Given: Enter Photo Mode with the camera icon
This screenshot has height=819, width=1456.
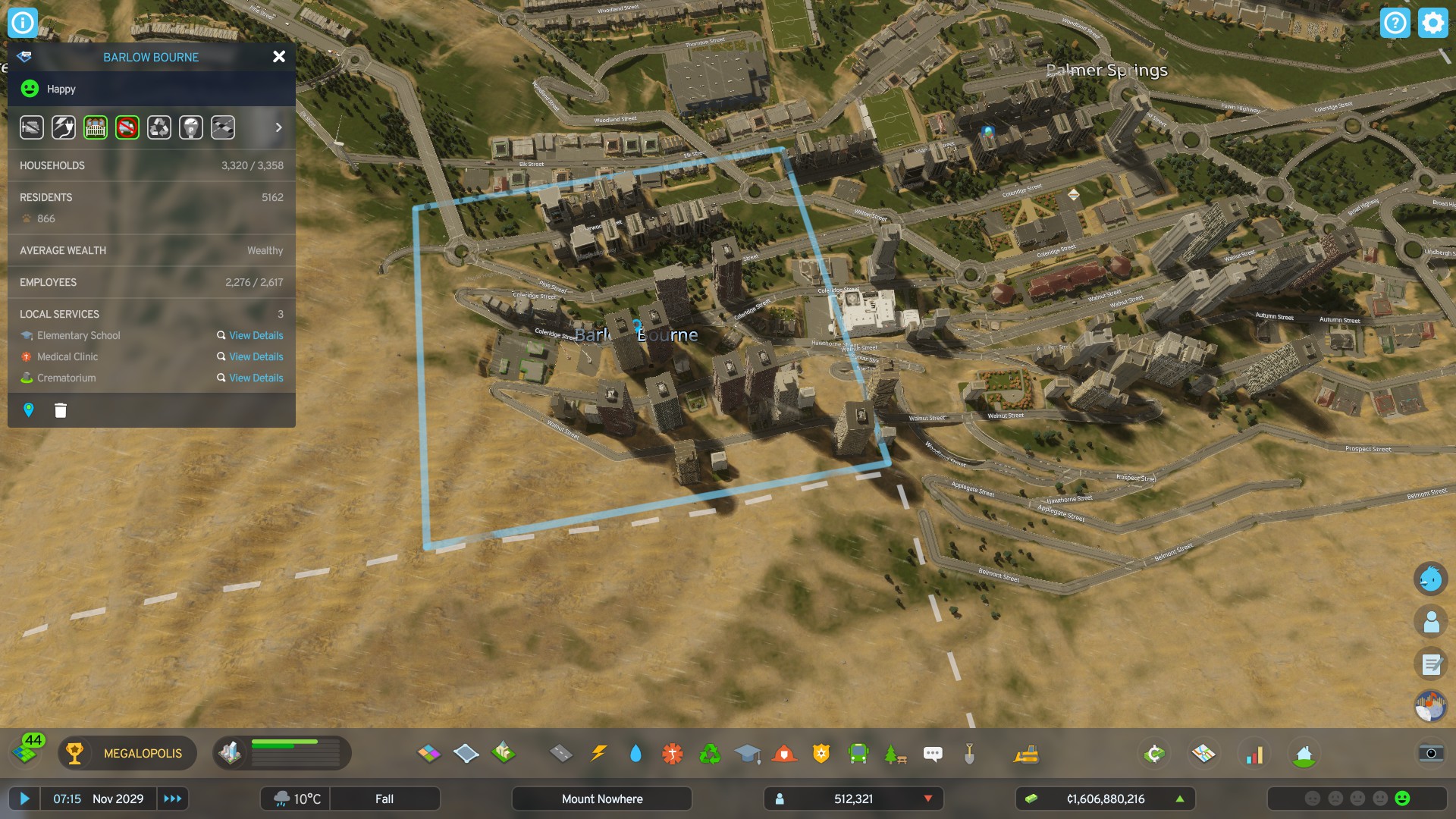Looking at the screenshot, I should [1430, 754].
